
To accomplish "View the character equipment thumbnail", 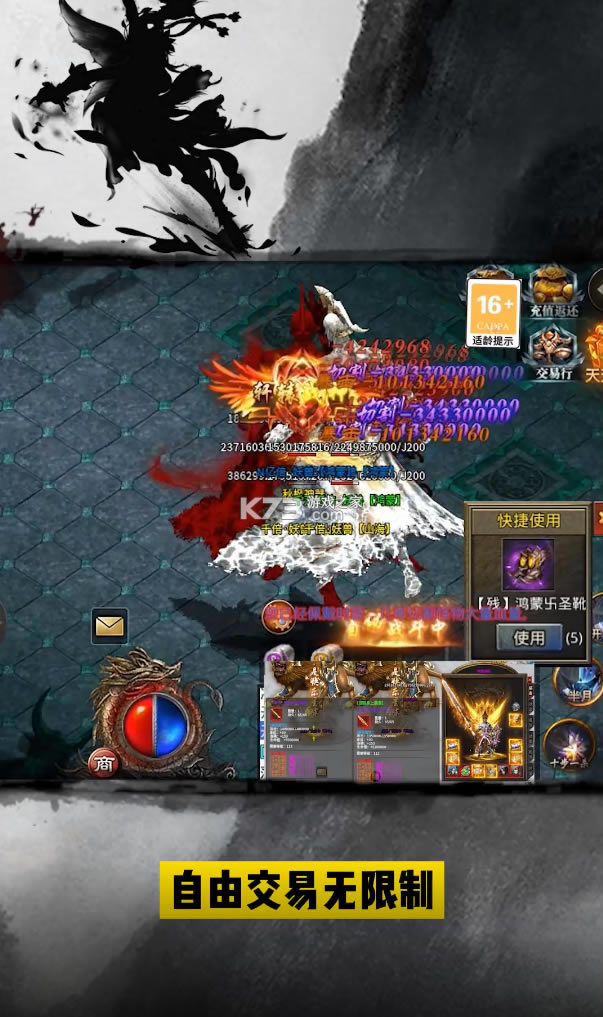I will coord(484,721).
